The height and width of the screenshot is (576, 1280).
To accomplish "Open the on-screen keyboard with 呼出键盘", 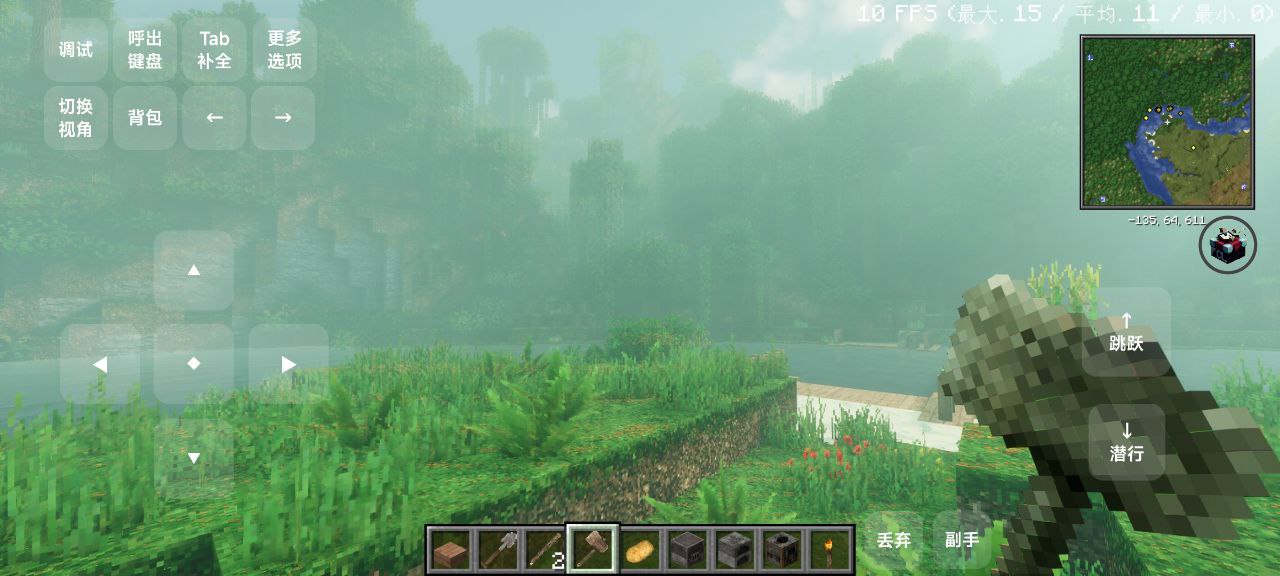I will coord(145,50).
